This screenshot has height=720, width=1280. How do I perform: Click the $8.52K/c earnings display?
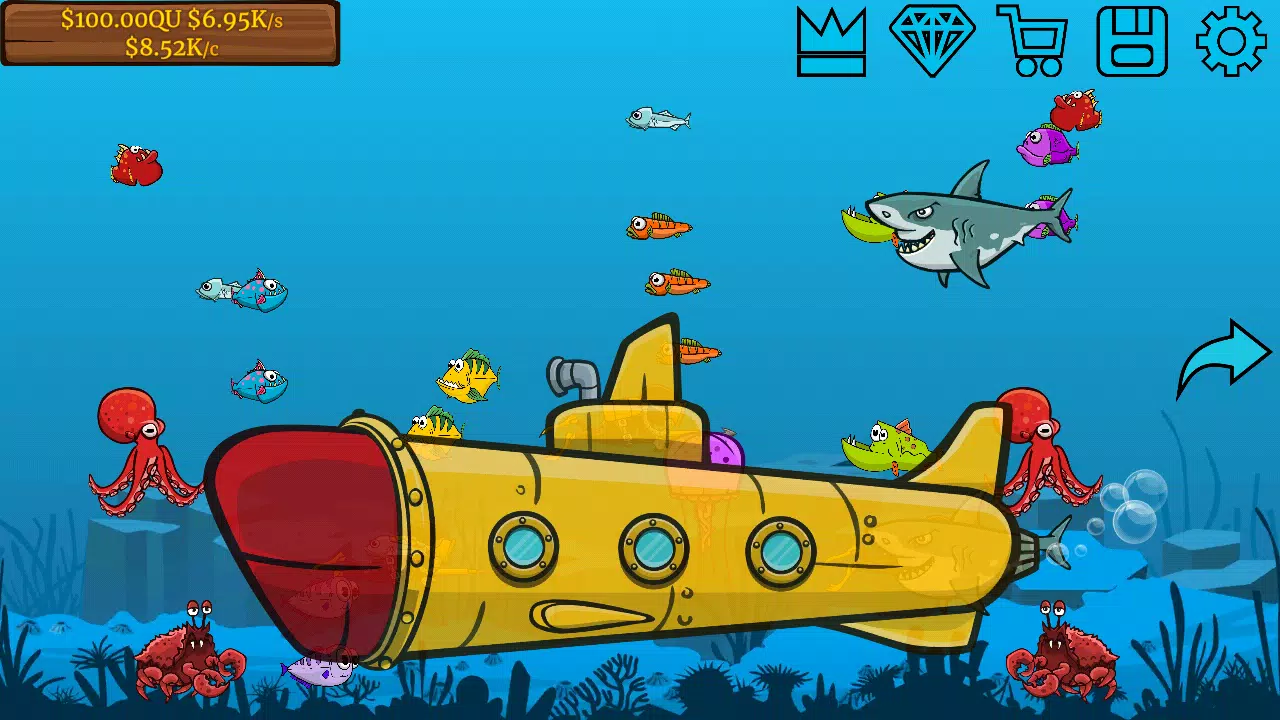tap(170, 47)
